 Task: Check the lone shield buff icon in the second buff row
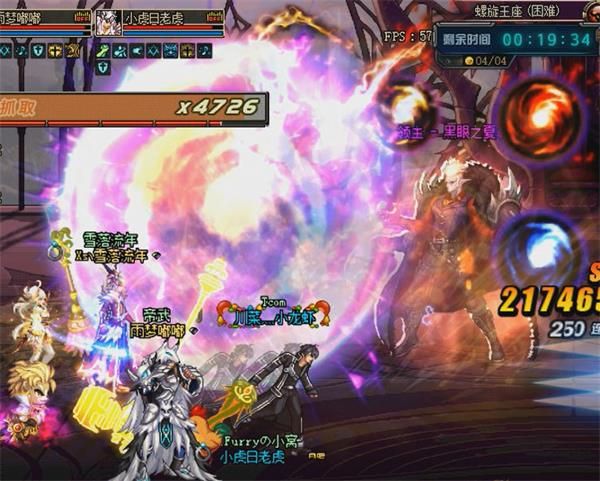tap(103, 67)
